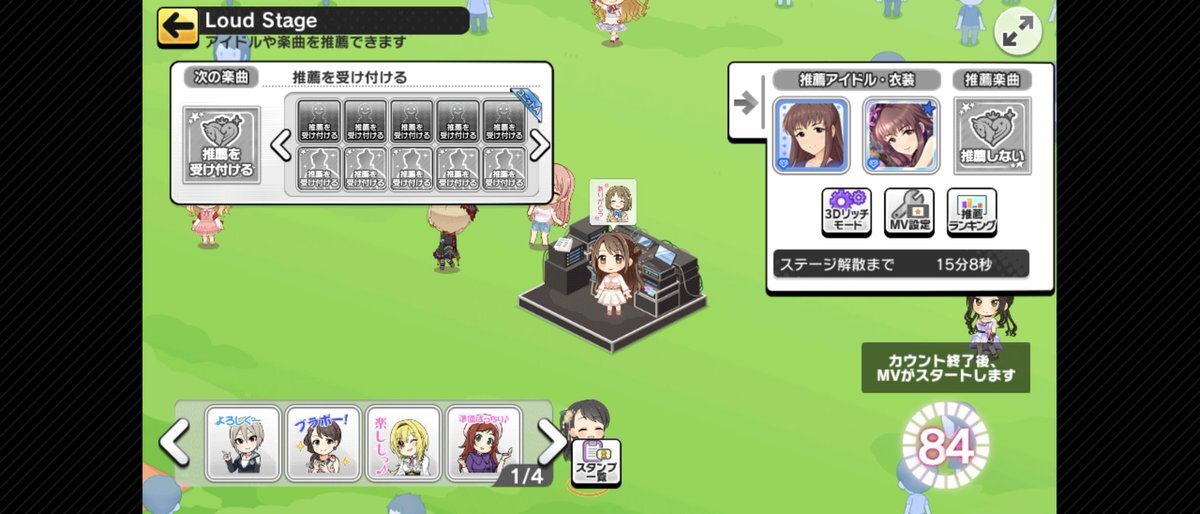Send the red-haired idol stamp

point(482,442)
